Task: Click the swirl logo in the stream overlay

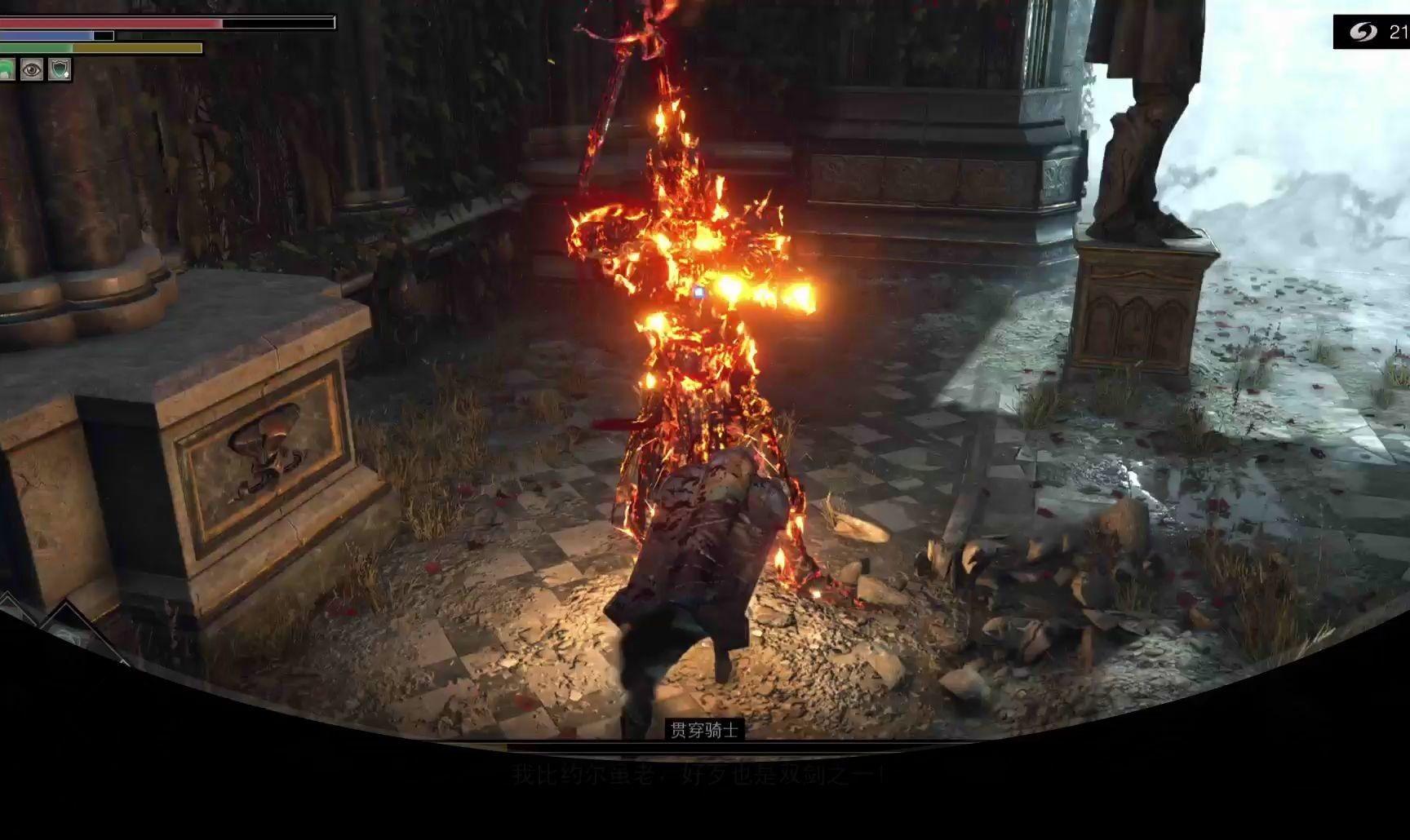Action: click(x=1362, y=31)
